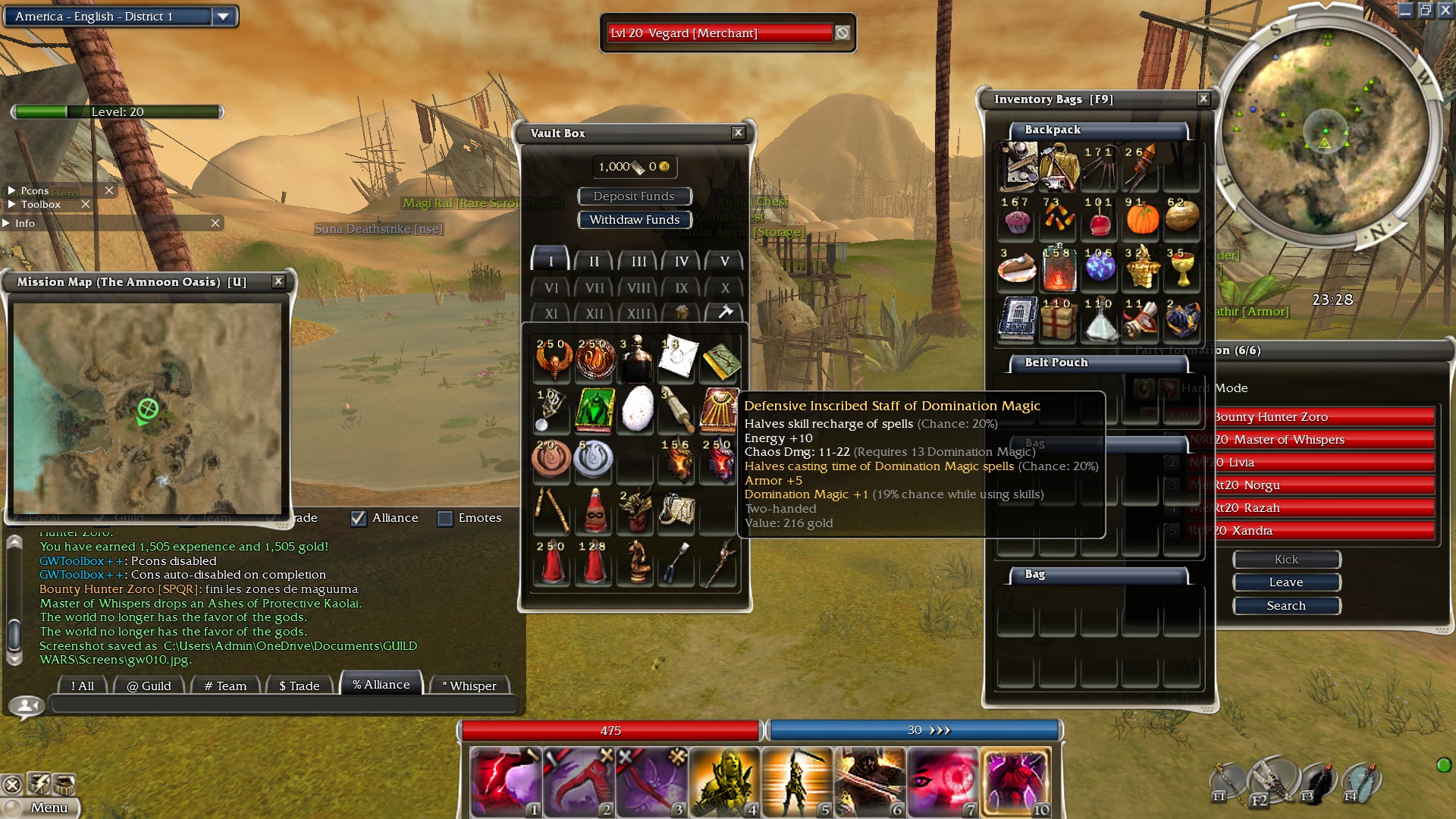Open vault storage tab V
The height and width of the screenshot is (819, 1456).
point(724,262)
